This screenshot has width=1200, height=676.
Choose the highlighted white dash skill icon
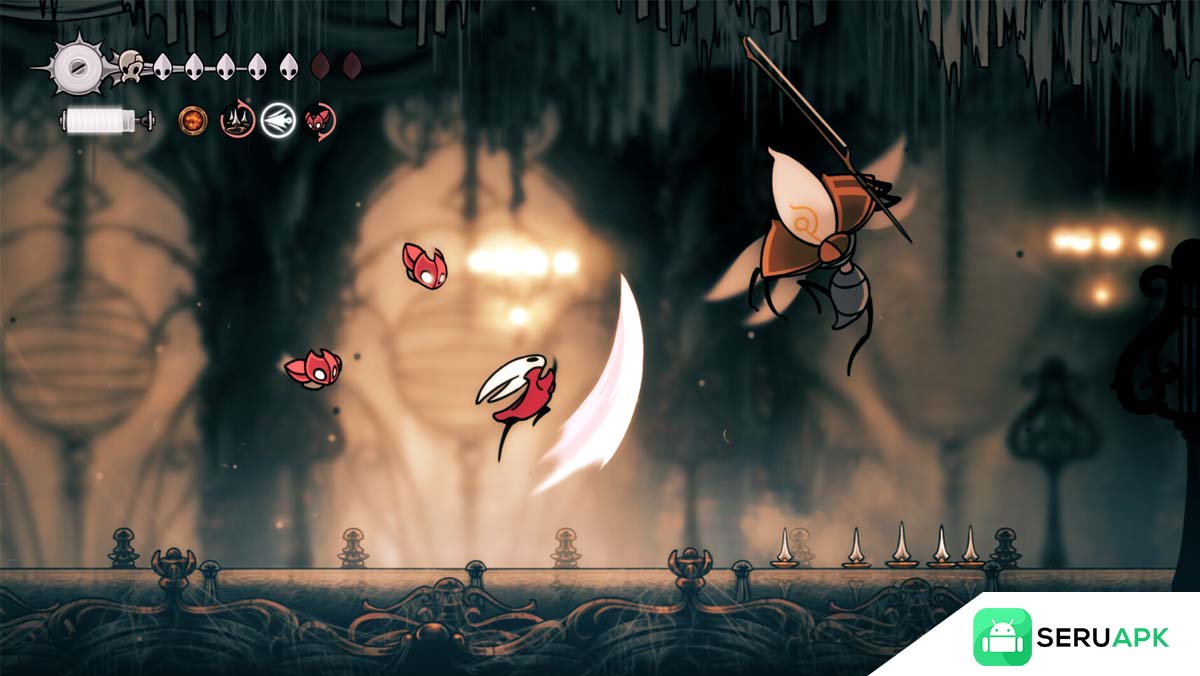[x=277, y=120]
